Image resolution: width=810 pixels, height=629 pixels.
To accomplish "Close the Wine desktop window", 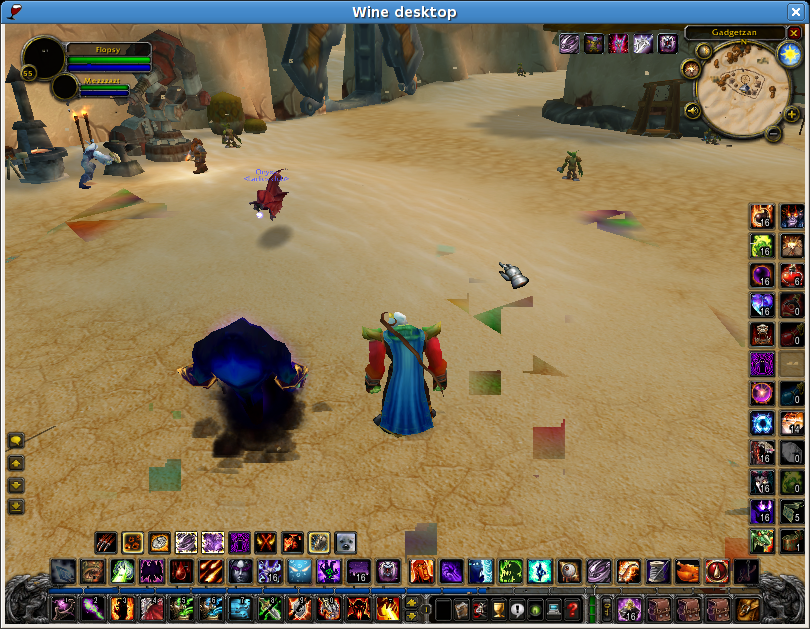I will [795, 12].
